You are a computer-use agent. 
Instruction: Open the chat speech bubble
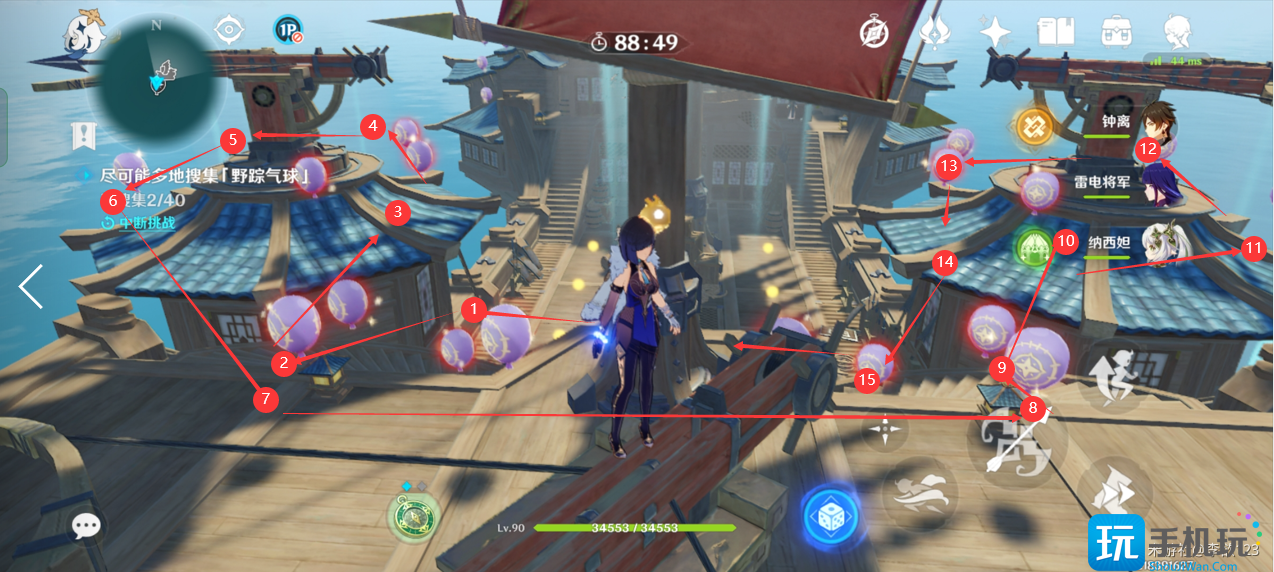(x=87, y=525)
